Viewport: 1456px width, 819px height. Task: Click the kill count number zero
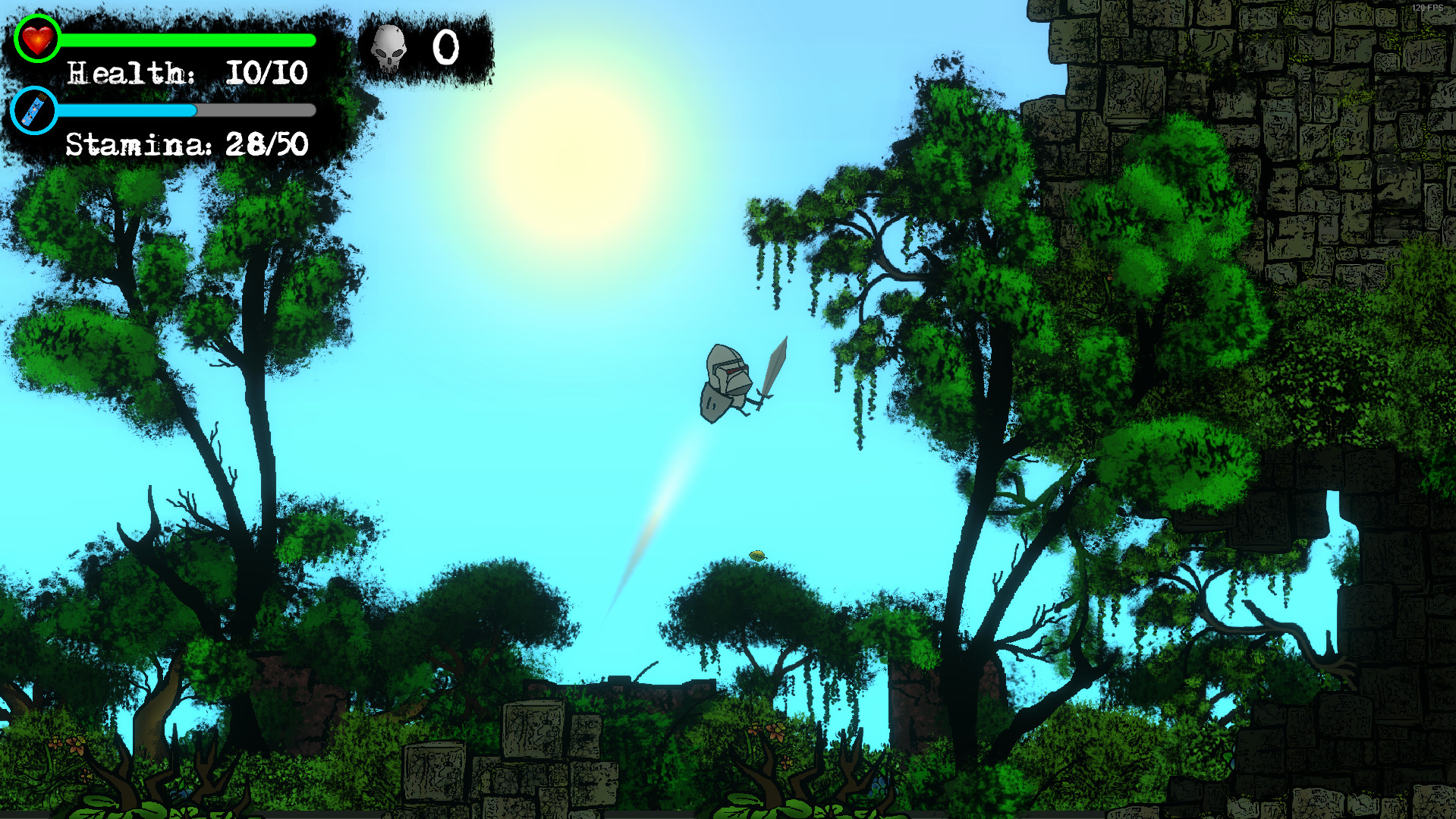click(446, 48)
